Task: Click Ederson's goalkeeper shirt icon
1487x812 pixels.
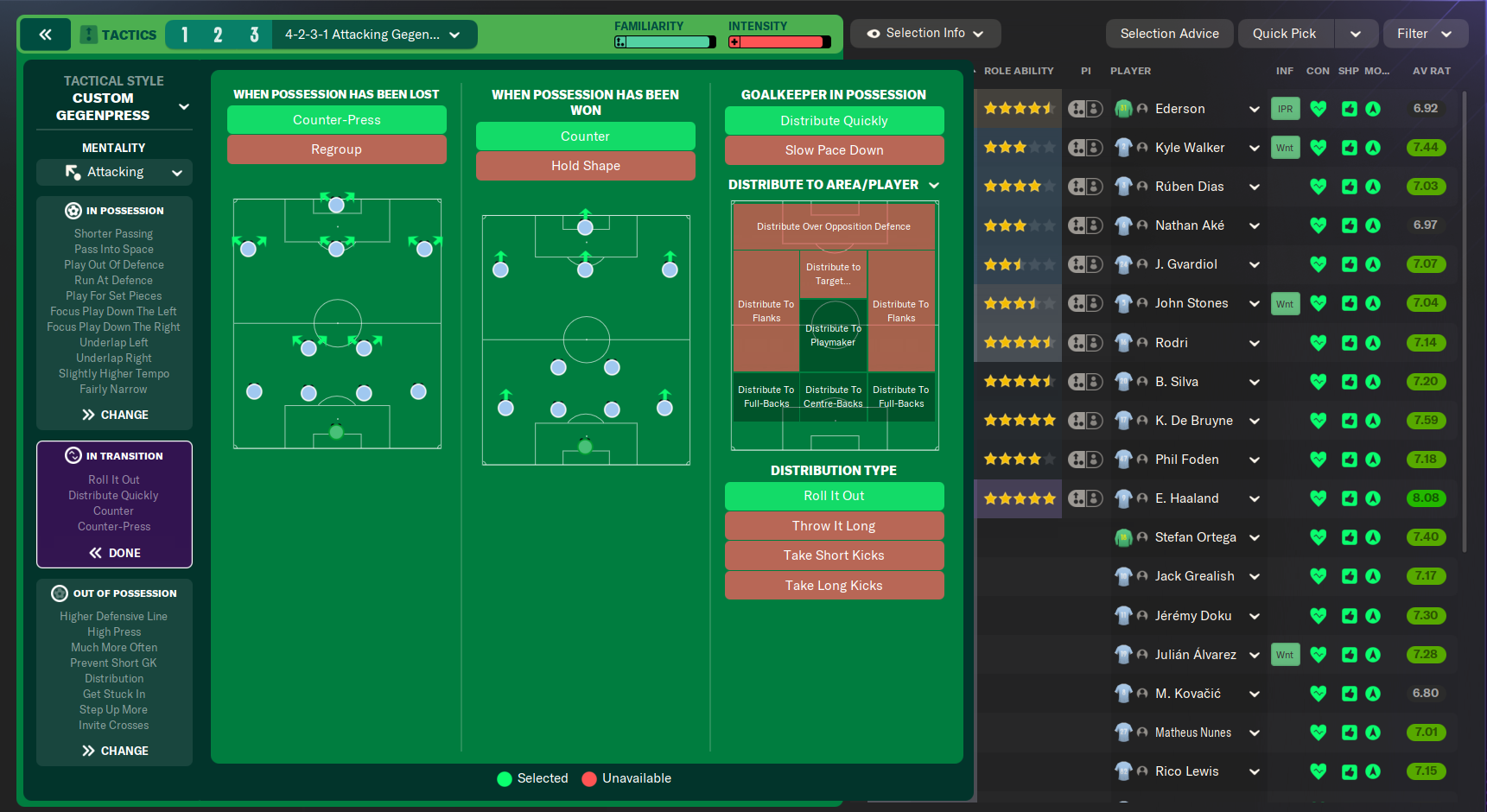Action: tap(1124, 108)
